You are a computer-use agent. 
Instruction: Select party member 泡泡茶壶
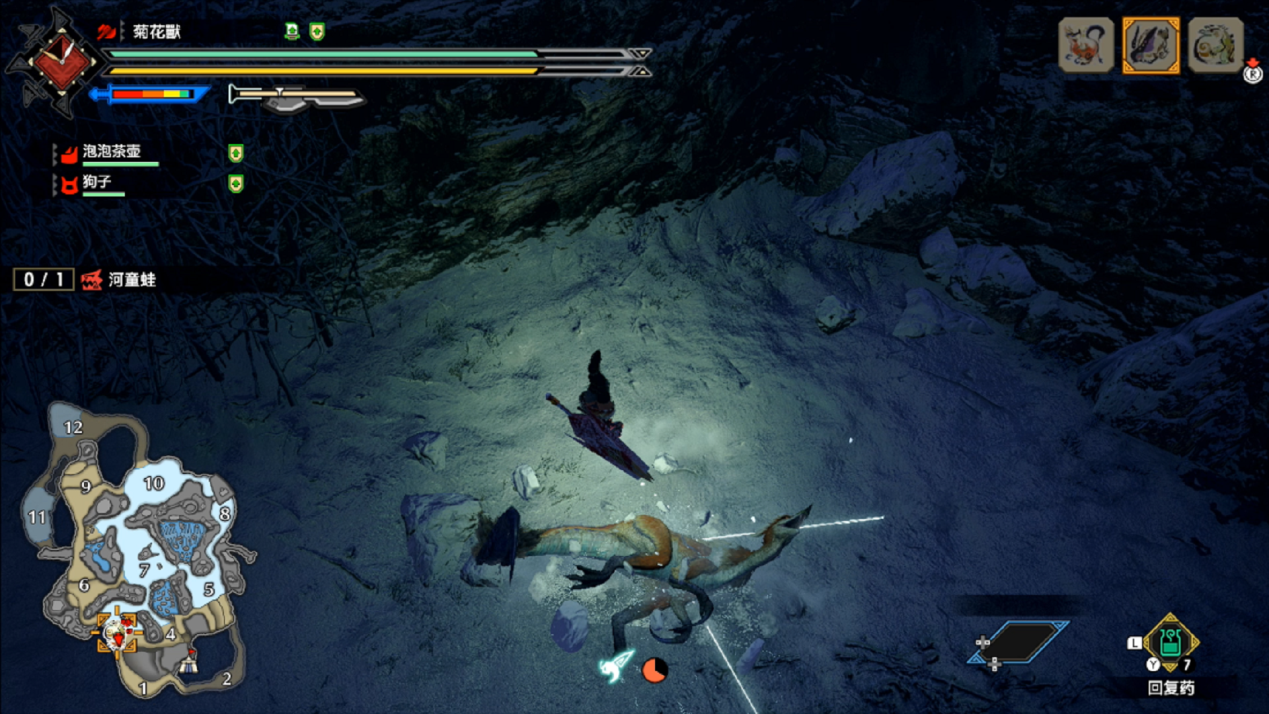click(112, 152)
